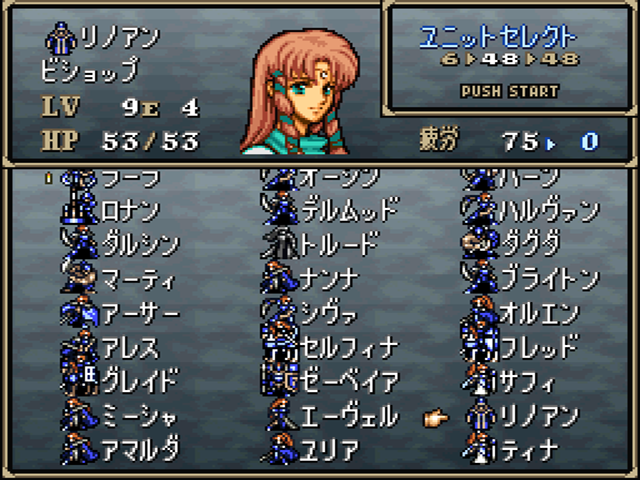Choose the unit Trude (トルード)
The image size is (640, 480).
(338, 245)
